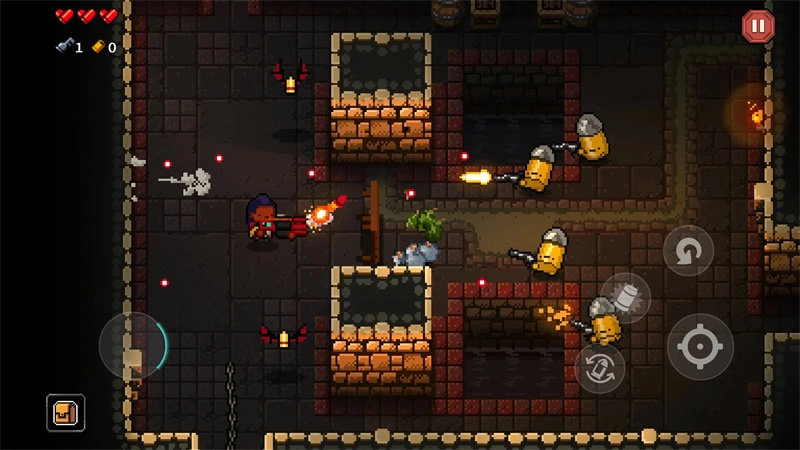Tap the crosshair fire button
The image size is (800, 450).
tap(700, 347)
